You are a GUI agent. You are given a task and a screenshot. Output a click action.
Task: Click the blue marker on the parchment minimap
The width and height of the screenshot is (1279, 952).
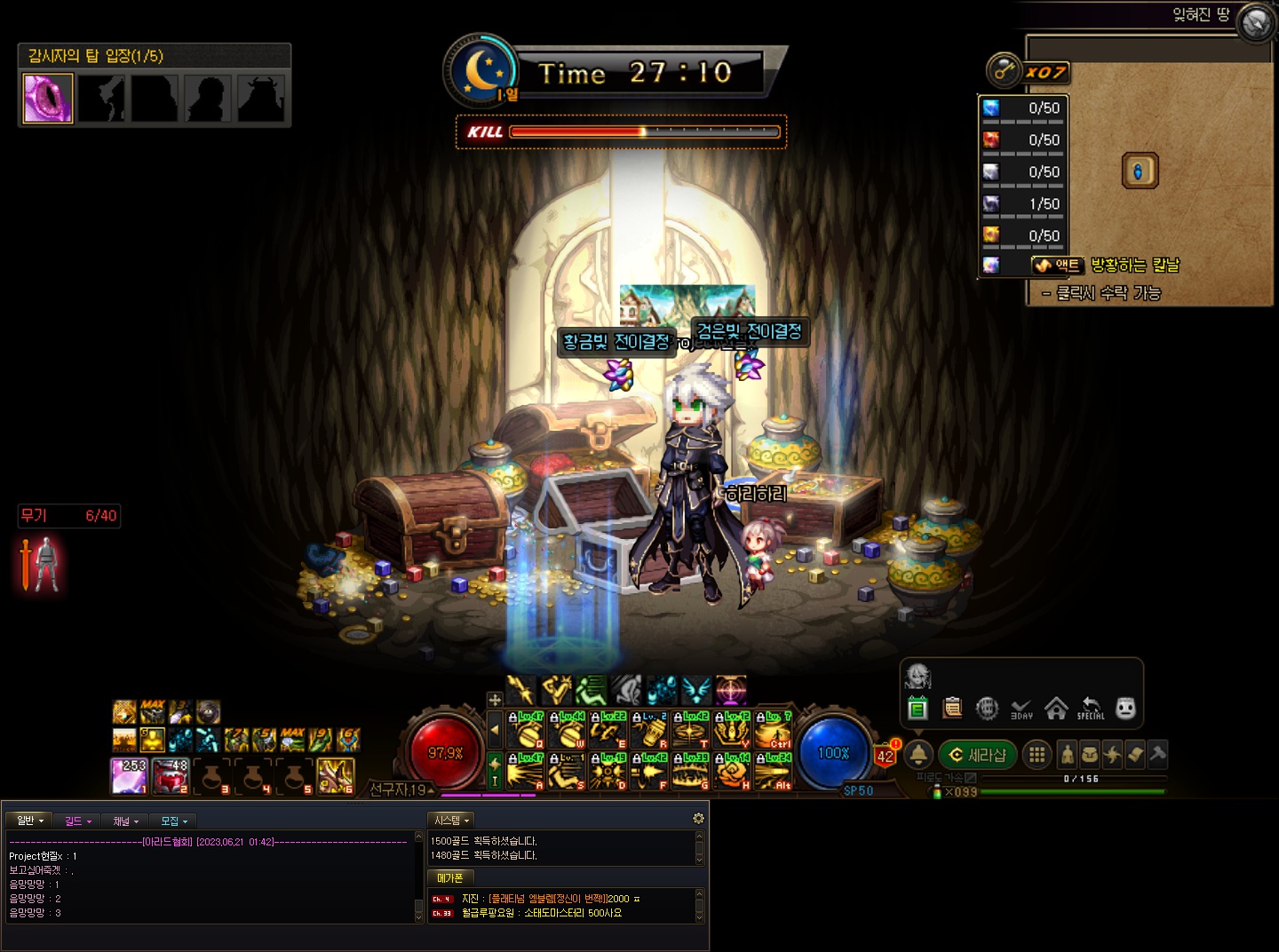1140,171
